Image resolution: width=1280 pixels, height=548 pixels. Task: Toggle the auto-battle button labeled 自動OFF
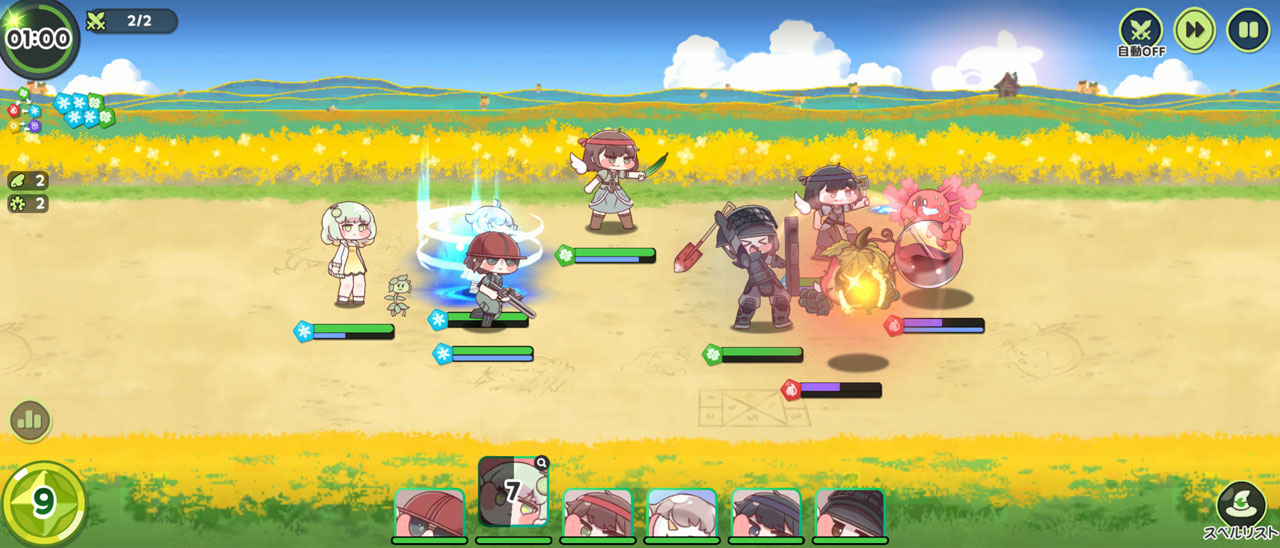pyautogui.click(x=1141, y=30)
